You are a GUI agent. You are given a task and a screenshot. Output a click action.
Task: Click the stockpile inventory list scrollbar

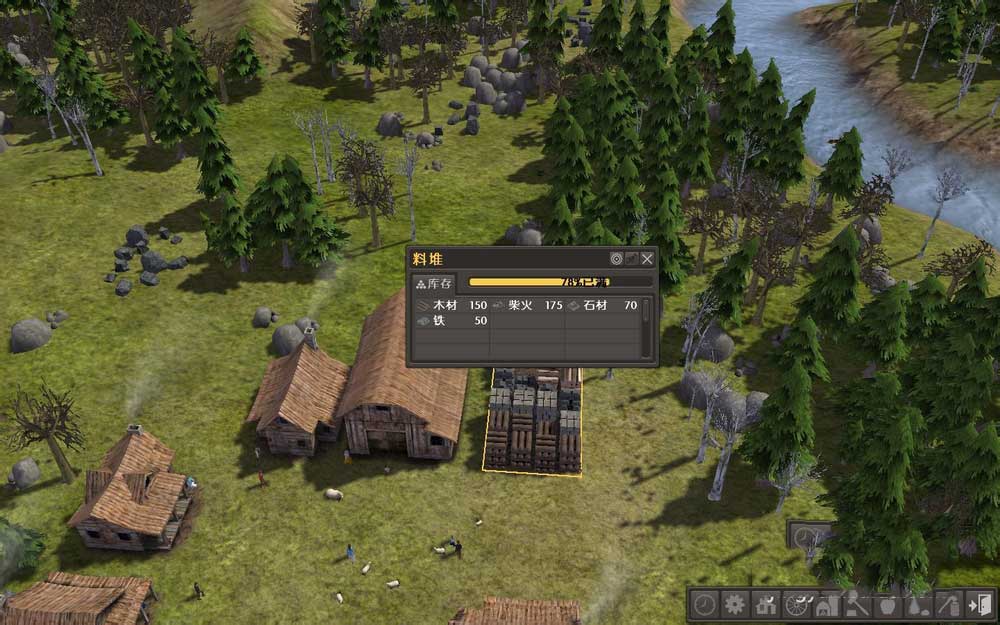647,310
